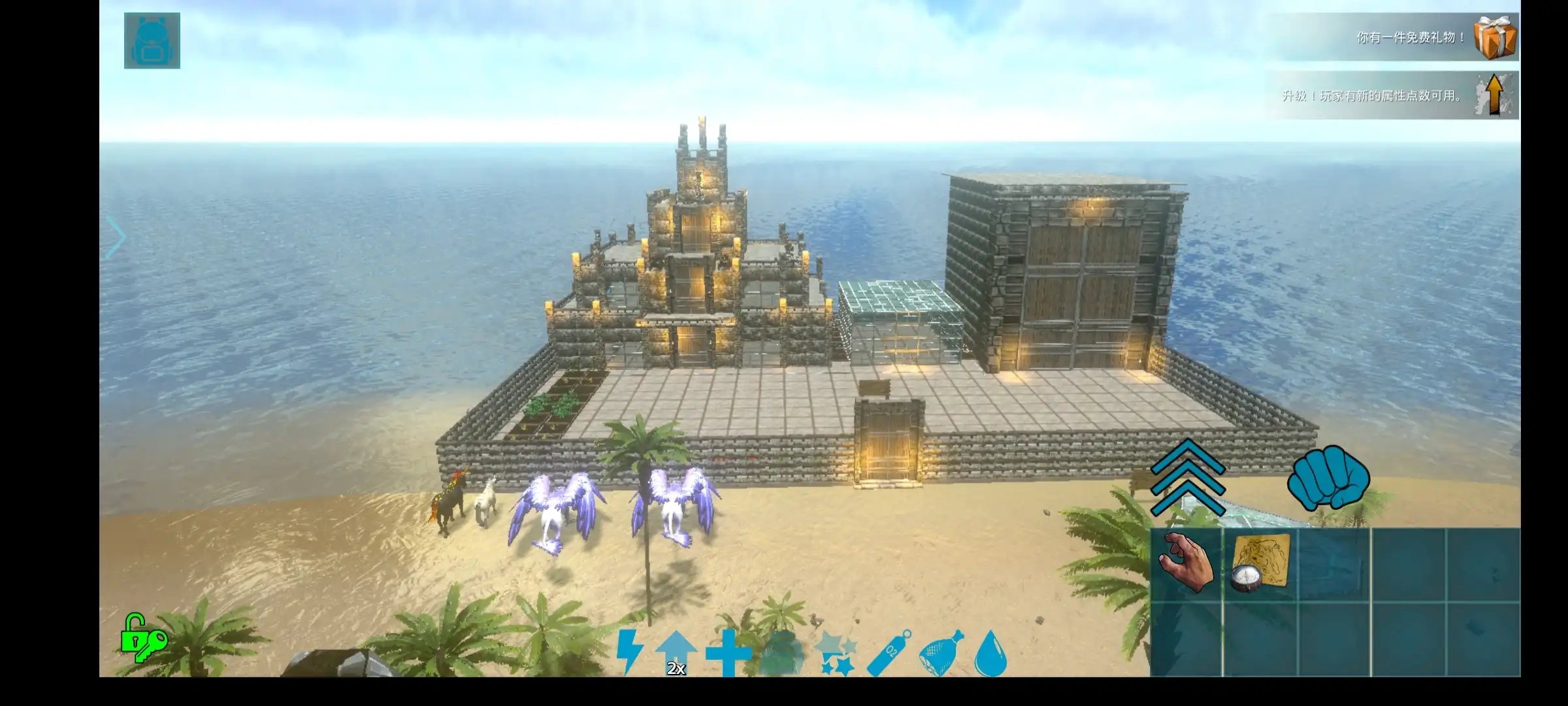Toggle the green padlock and key icon
Image resolution: width=1568 pixels, height=706 pixels.
tap(142, 638)
